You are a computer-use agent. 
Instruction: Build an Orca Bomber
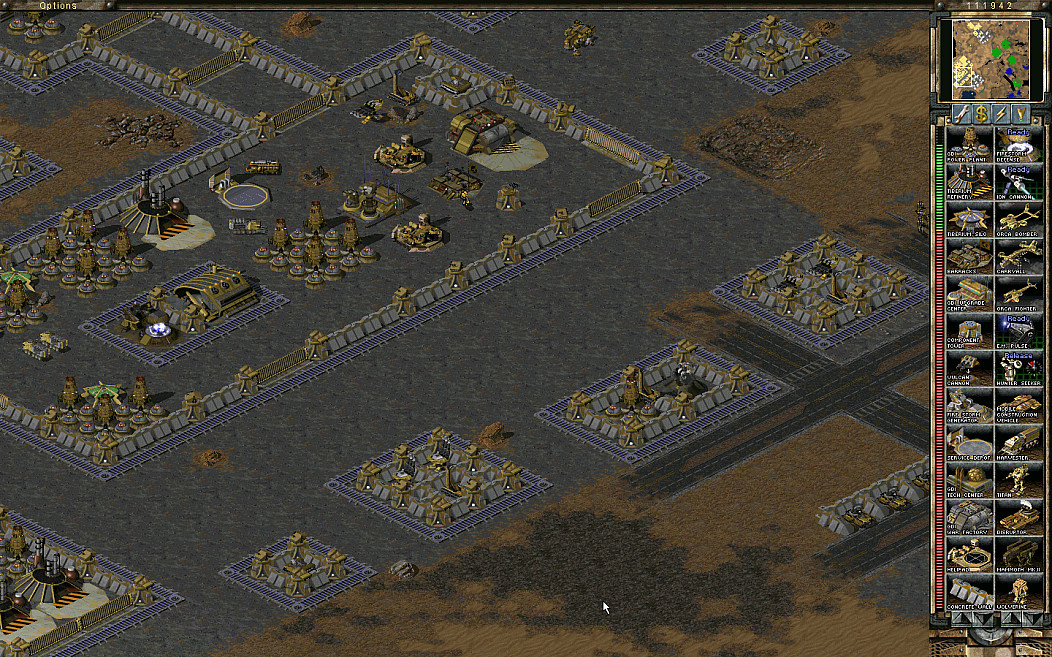(x=1018, y=218)
